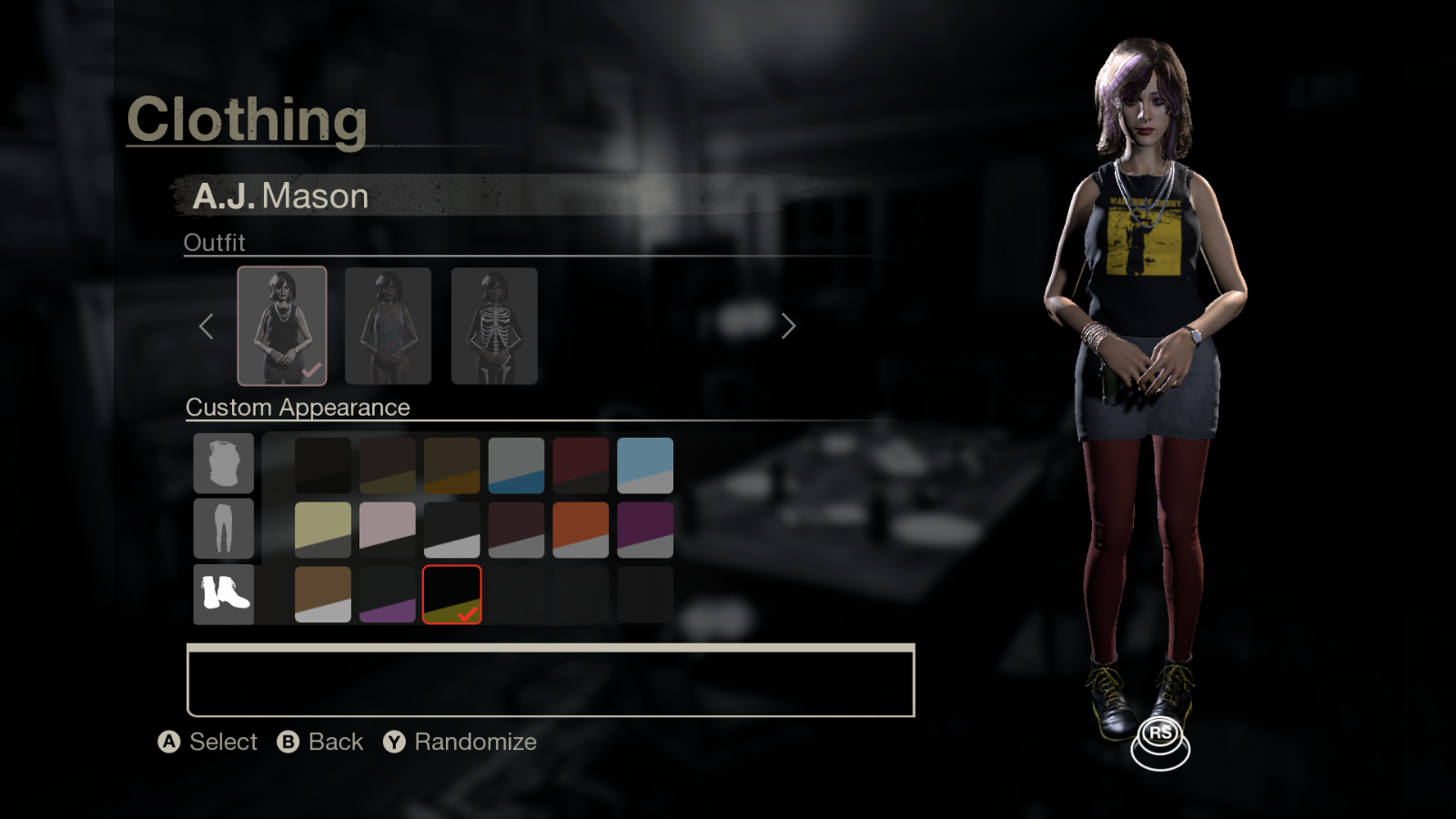This screenshot has width=1456, height=819.
Task: Show previous outfits with left arrow
Action: click(x=207, y=326)
